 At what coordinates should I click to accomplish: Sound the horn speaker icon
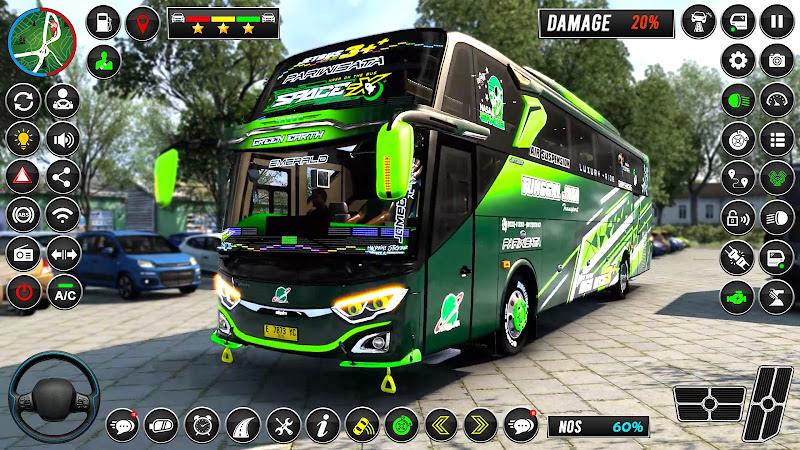(x=64, y=138)
